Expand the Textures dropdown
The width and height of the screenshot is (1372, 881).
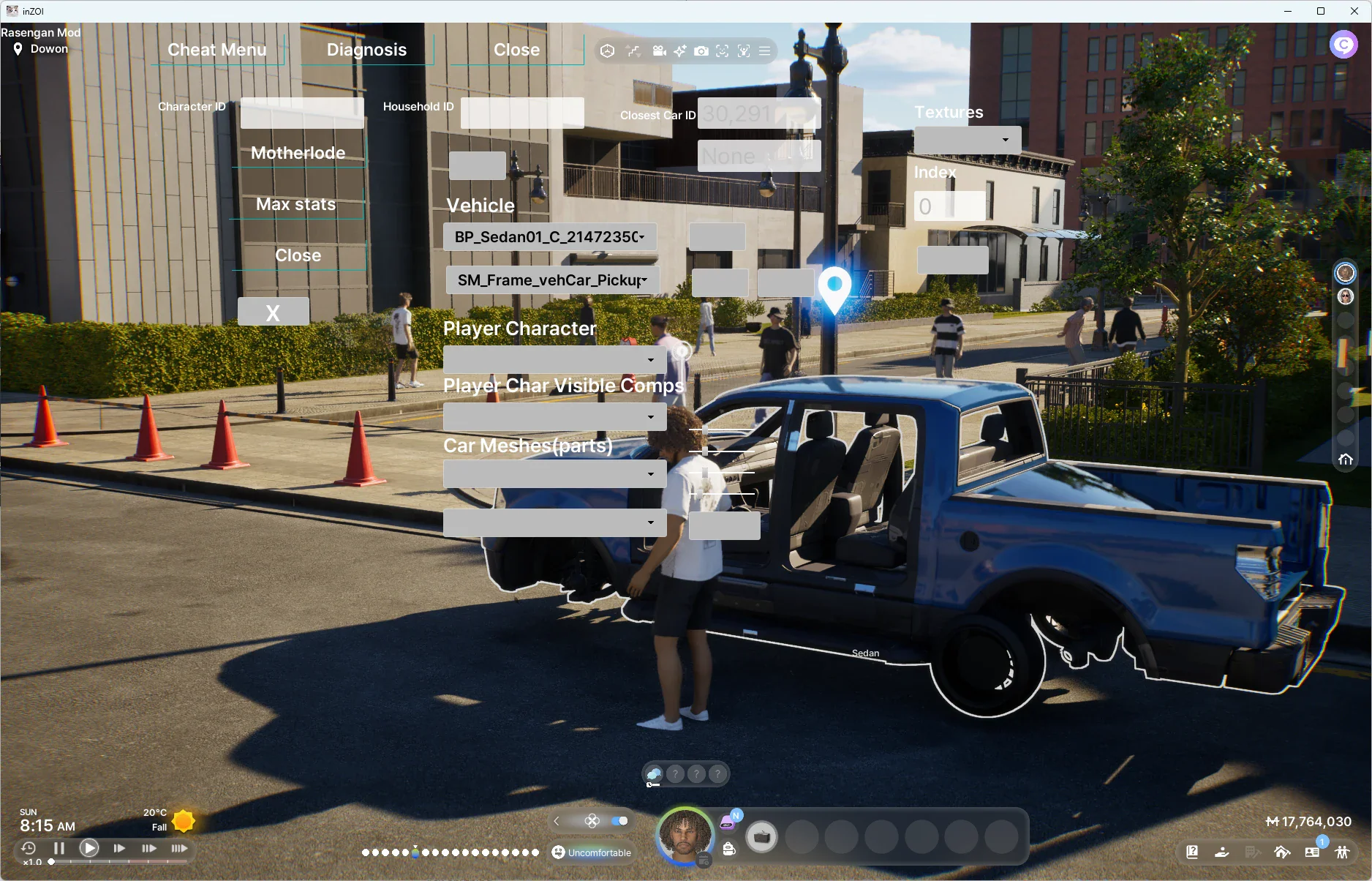[x=968, y=140]
